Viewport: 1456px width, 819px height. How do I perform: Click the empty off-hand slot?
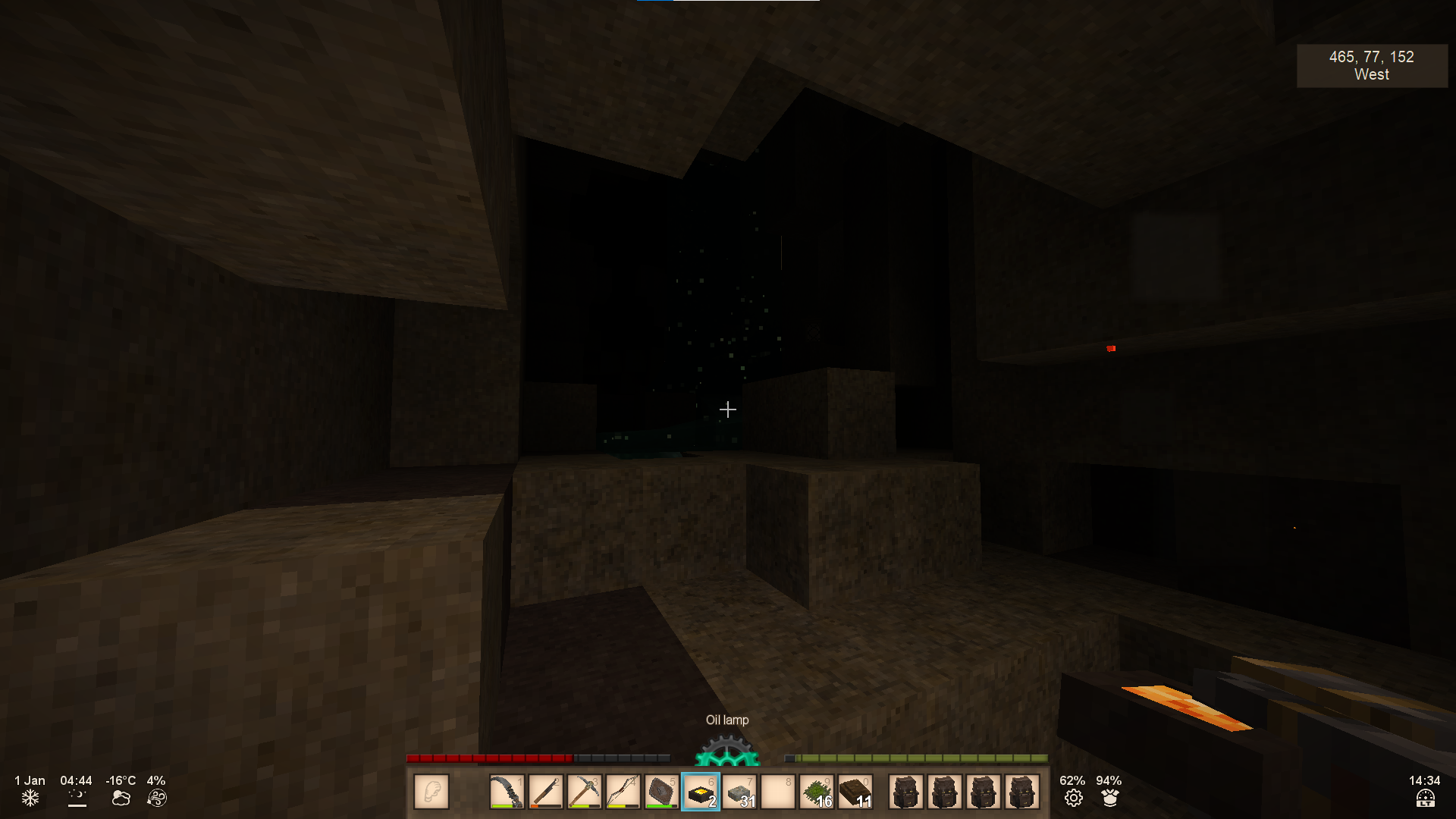[x=431, y=792]
